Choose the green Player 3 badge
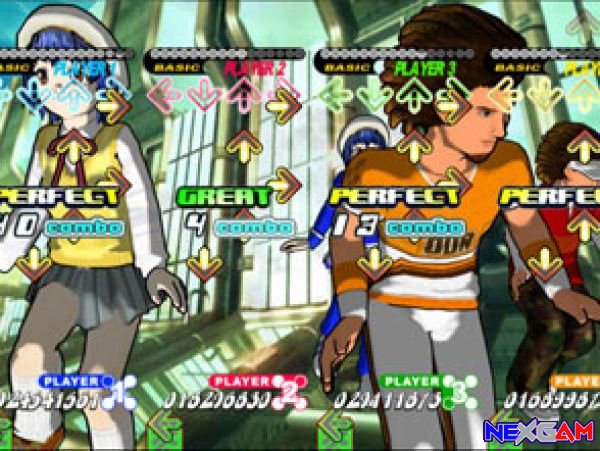This screenshot has width=600, height=451. (x=416, y=381)
